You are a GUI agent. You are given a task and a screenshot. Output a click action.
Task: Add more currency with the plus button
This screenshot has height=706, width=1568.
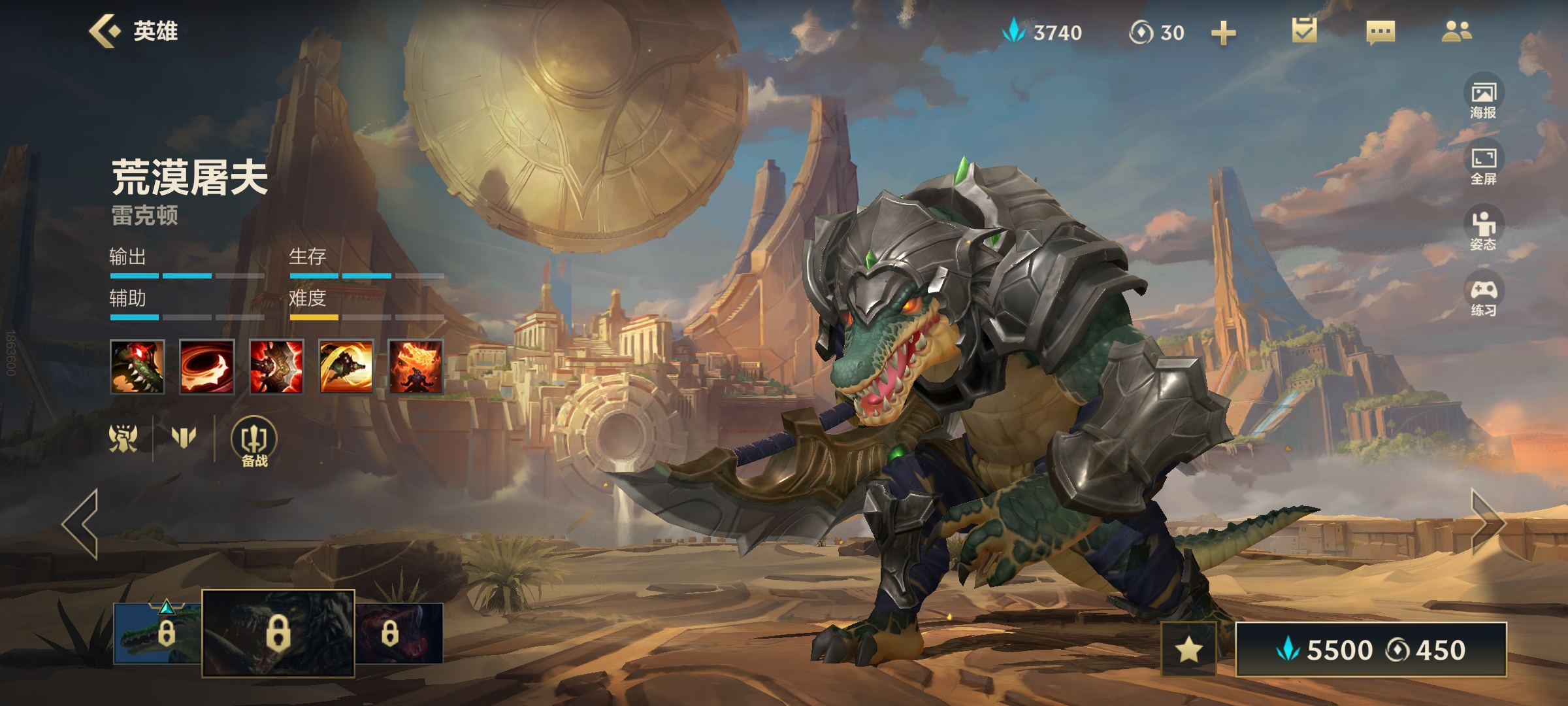tap(1223, 33)
